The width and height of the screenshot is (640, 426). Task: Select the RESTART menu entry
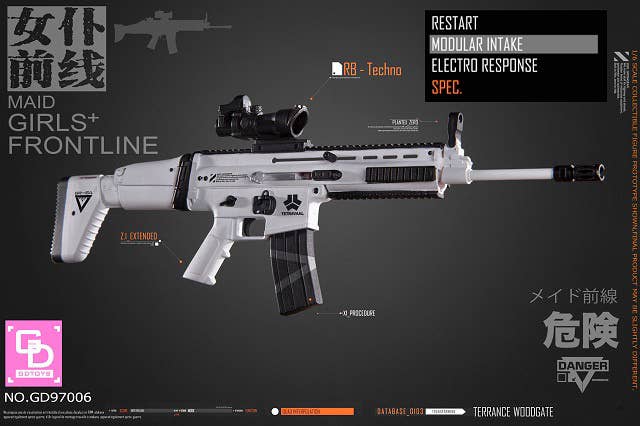[x=454, y=23]
